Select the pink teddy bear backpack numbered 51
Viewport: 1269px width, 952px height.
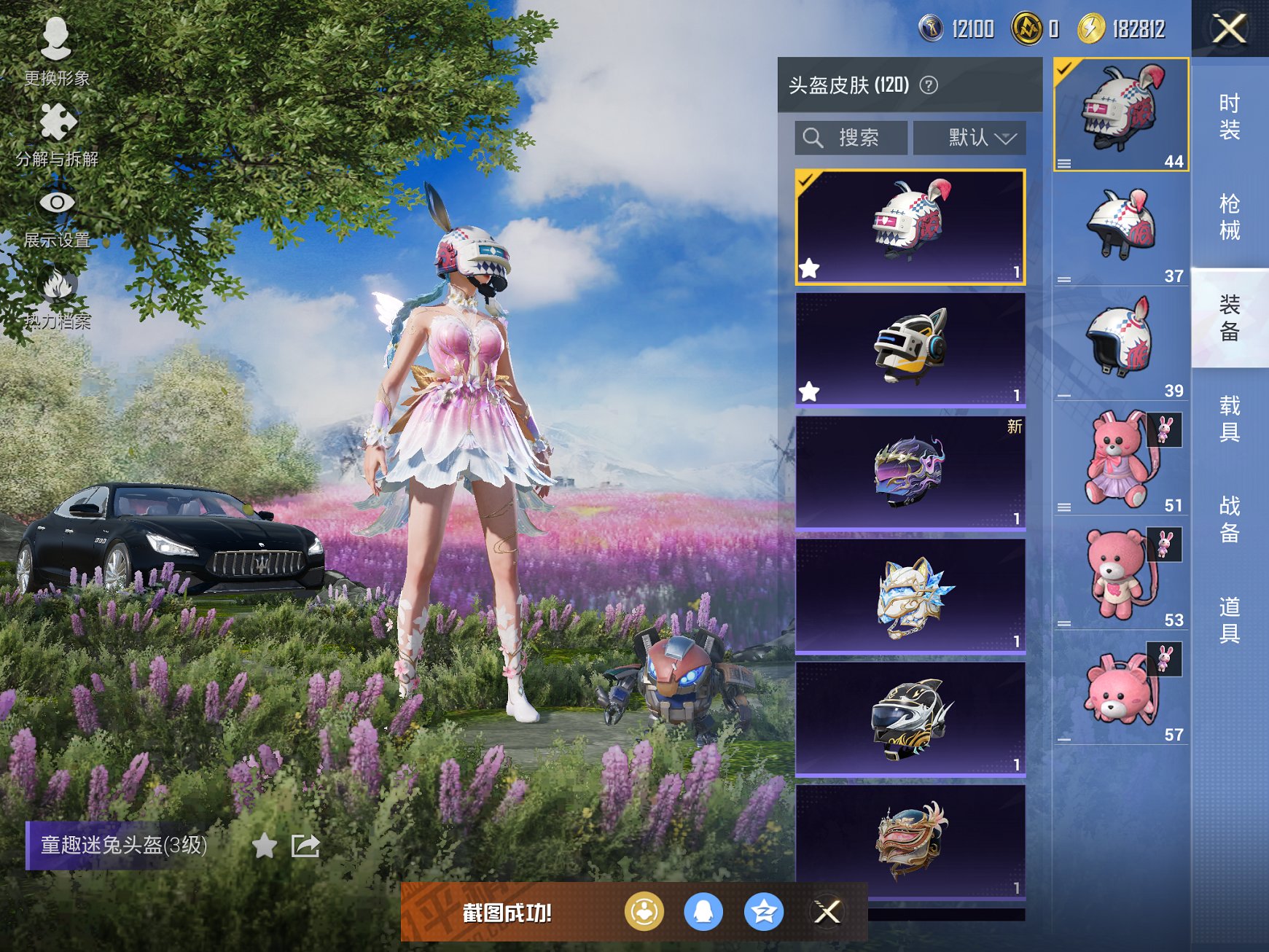click(x=1120, y=459)
